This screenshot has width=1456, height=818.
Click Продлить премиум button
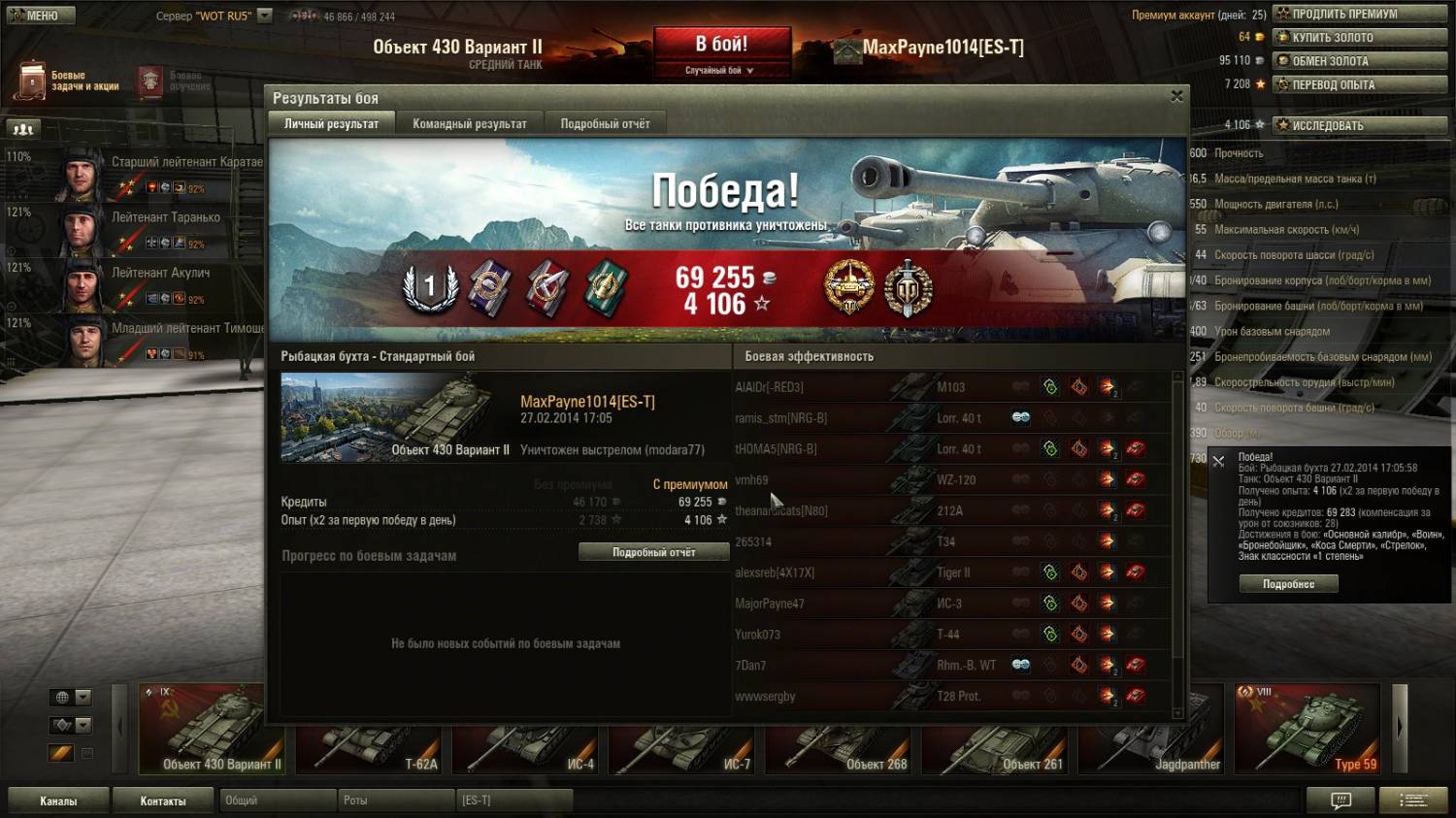(x=1361, y=14)
